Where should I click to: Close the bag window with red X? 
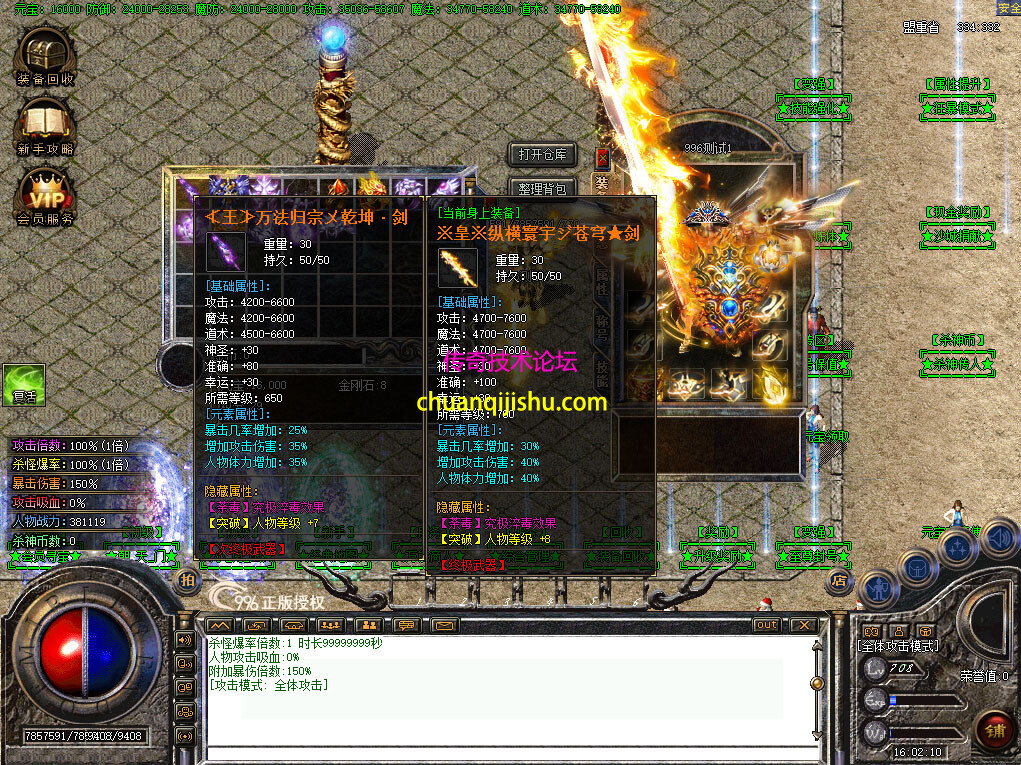click(x=602, y=157)
